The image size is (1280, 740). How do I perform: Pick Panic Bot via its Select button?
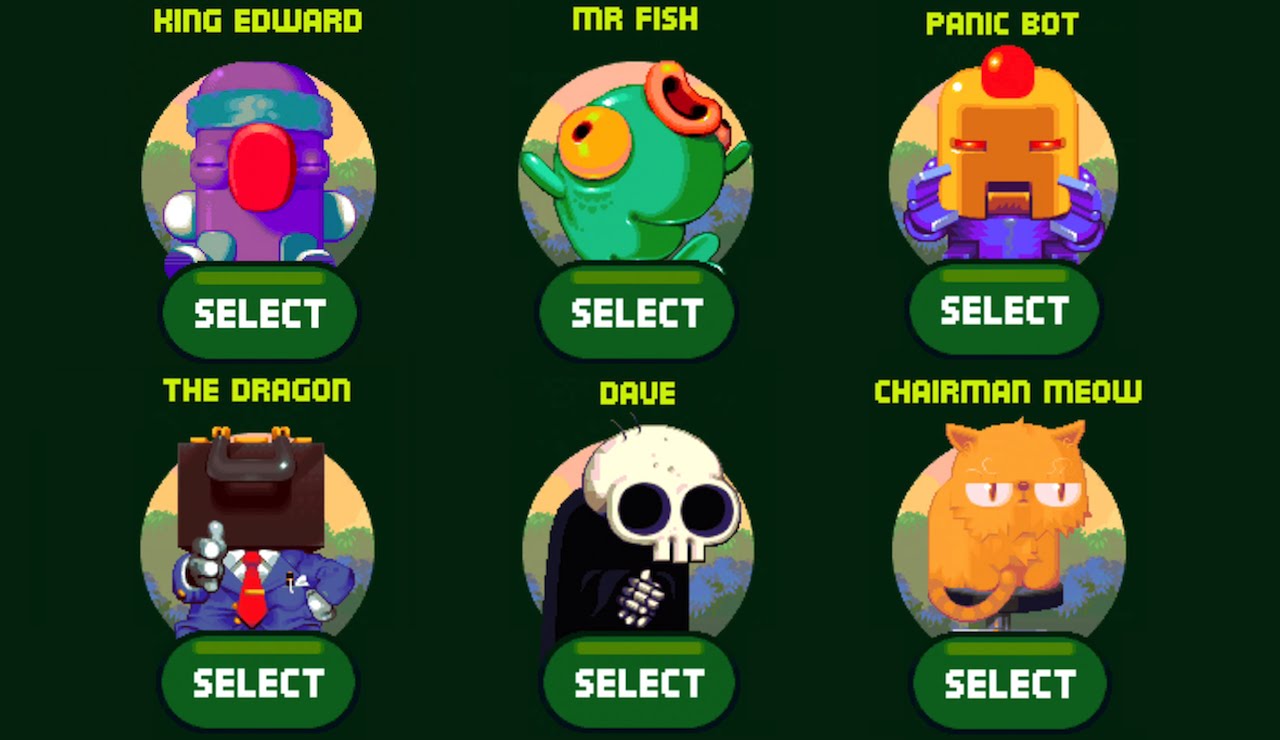(x=1004, y=311)
